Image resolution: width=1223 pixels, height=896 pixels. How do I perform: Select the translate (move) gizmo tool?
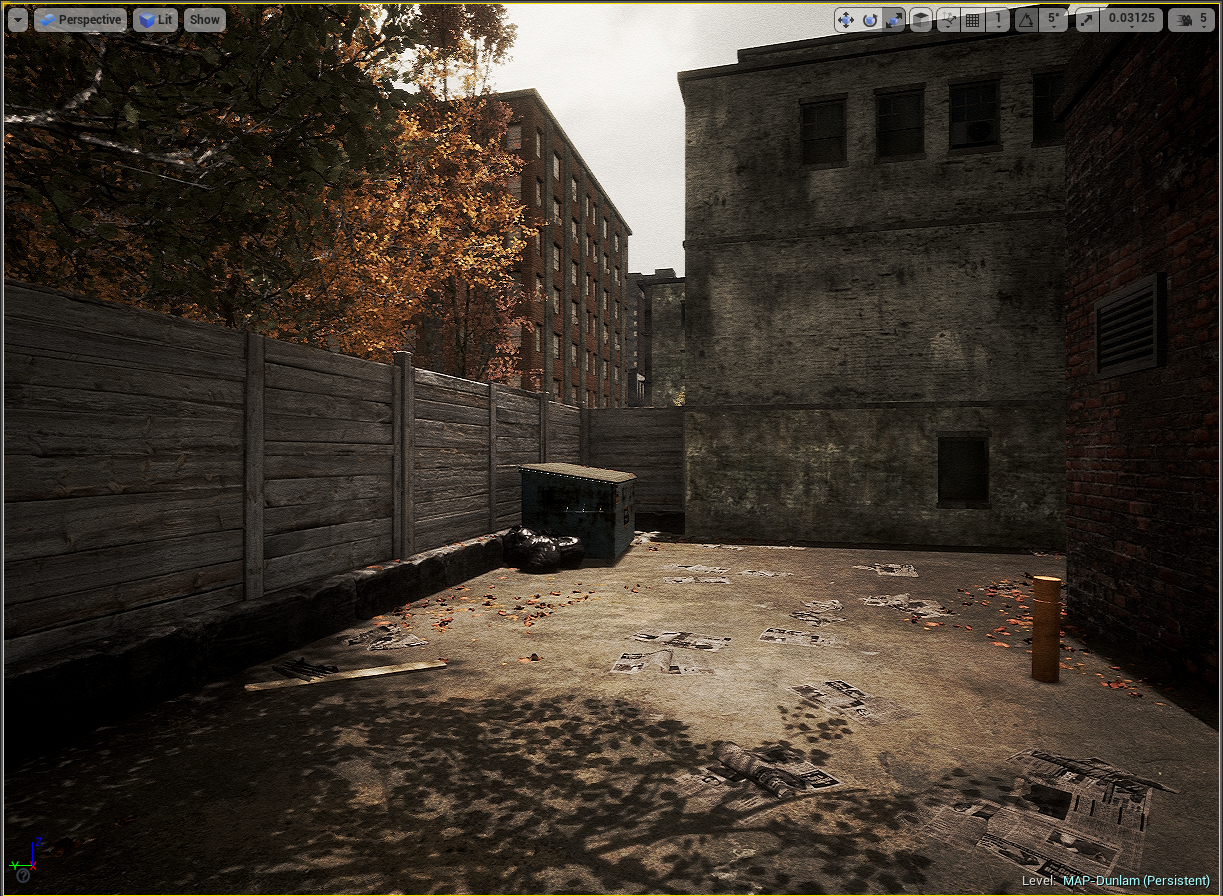point(846,20)
